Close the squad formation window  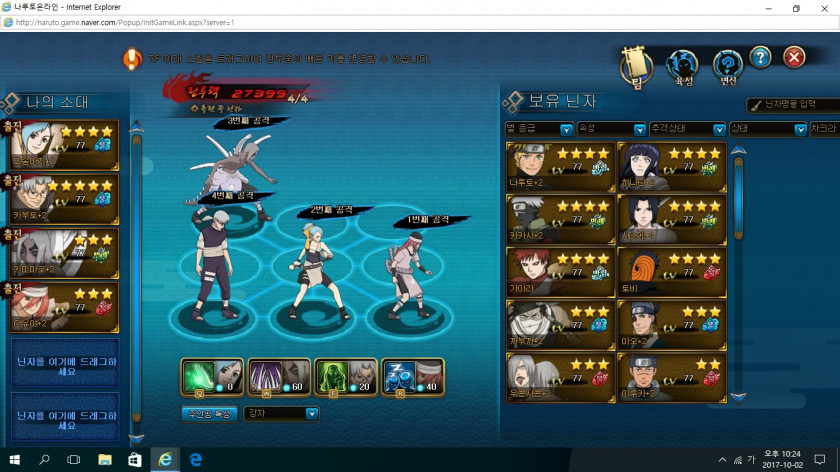click(x=794, y=57)
